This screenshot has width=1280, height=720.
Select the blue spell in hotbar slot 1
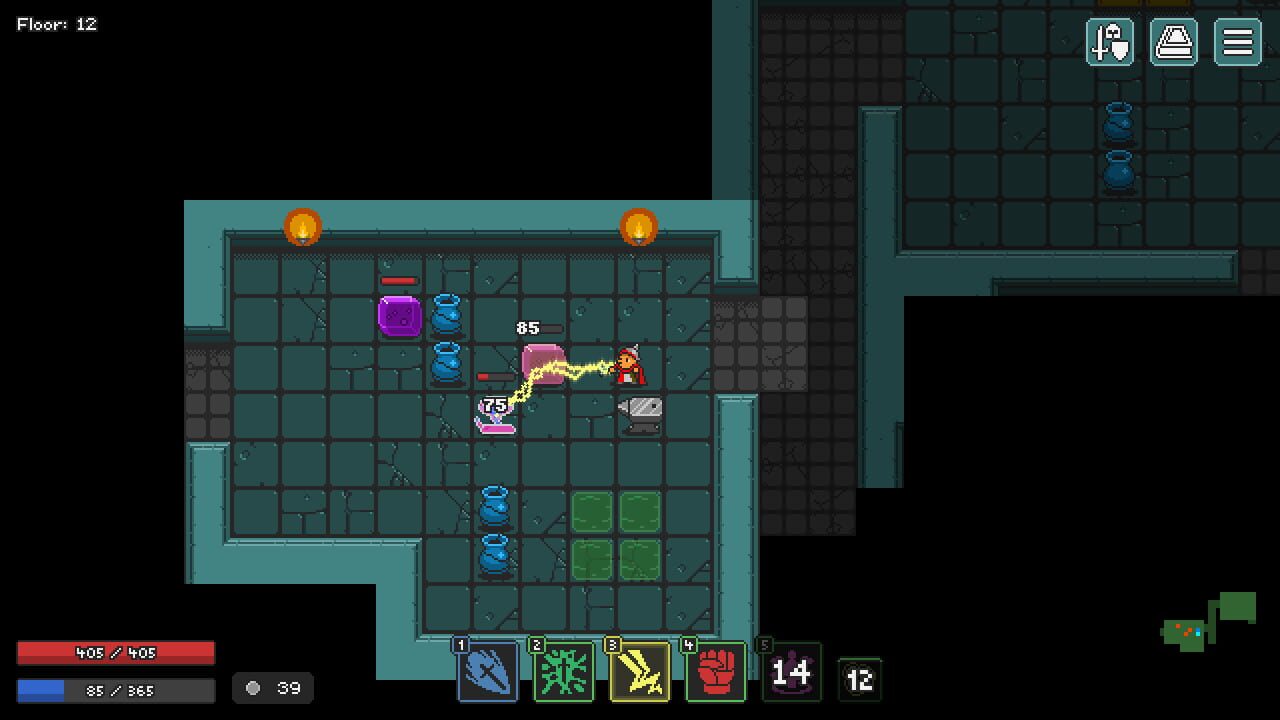[x=488, y=673]
